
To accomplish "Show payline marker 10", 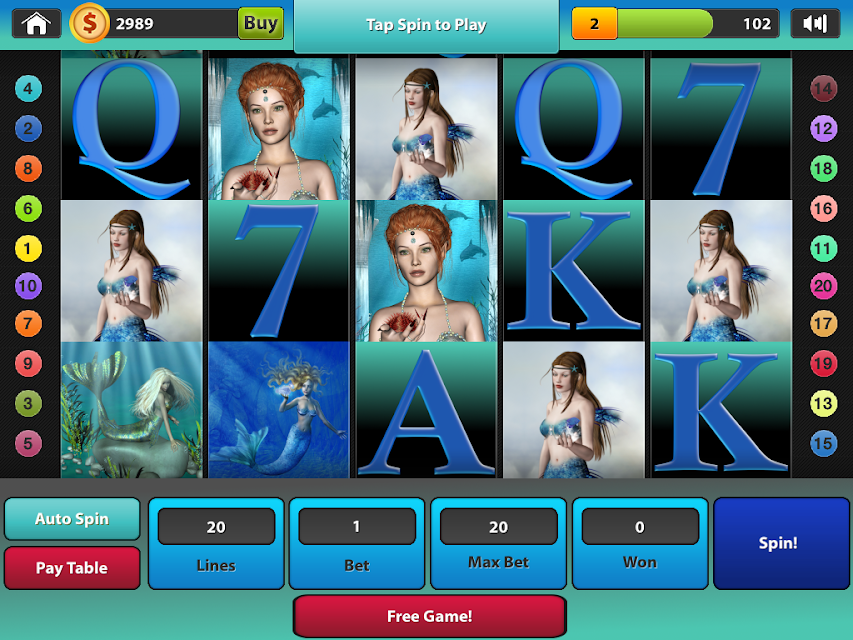I will click(28, 287).
